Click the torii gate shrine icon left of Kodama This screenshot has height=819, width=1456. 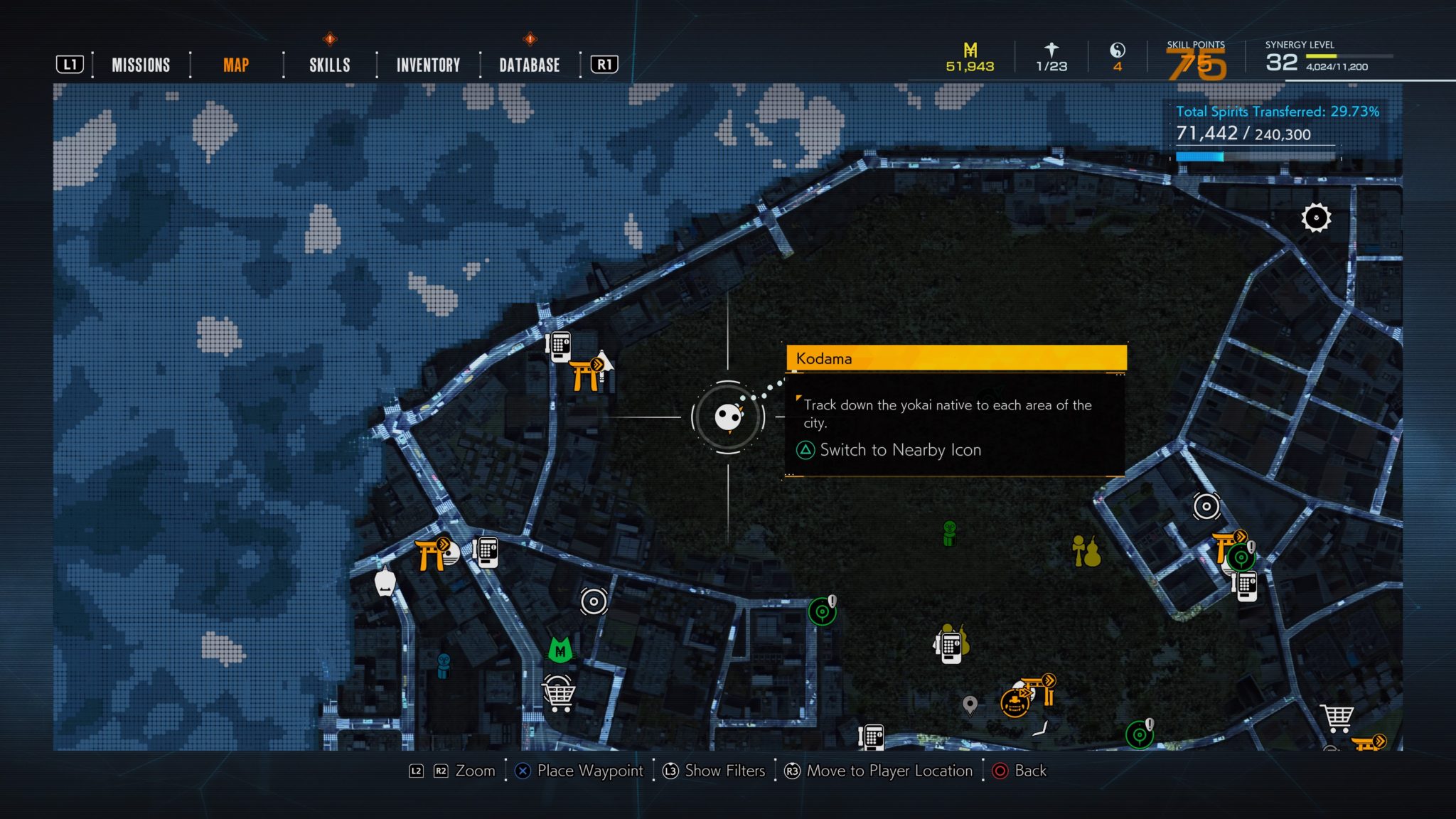pyautogui.click(x=584, y=375)
